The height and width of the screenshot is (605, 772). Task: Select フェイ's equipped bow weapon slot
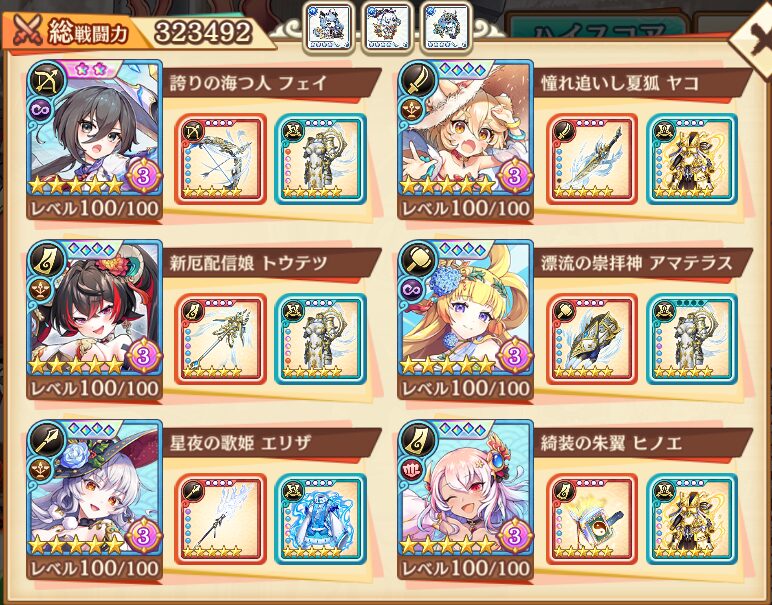pos(220,158)
